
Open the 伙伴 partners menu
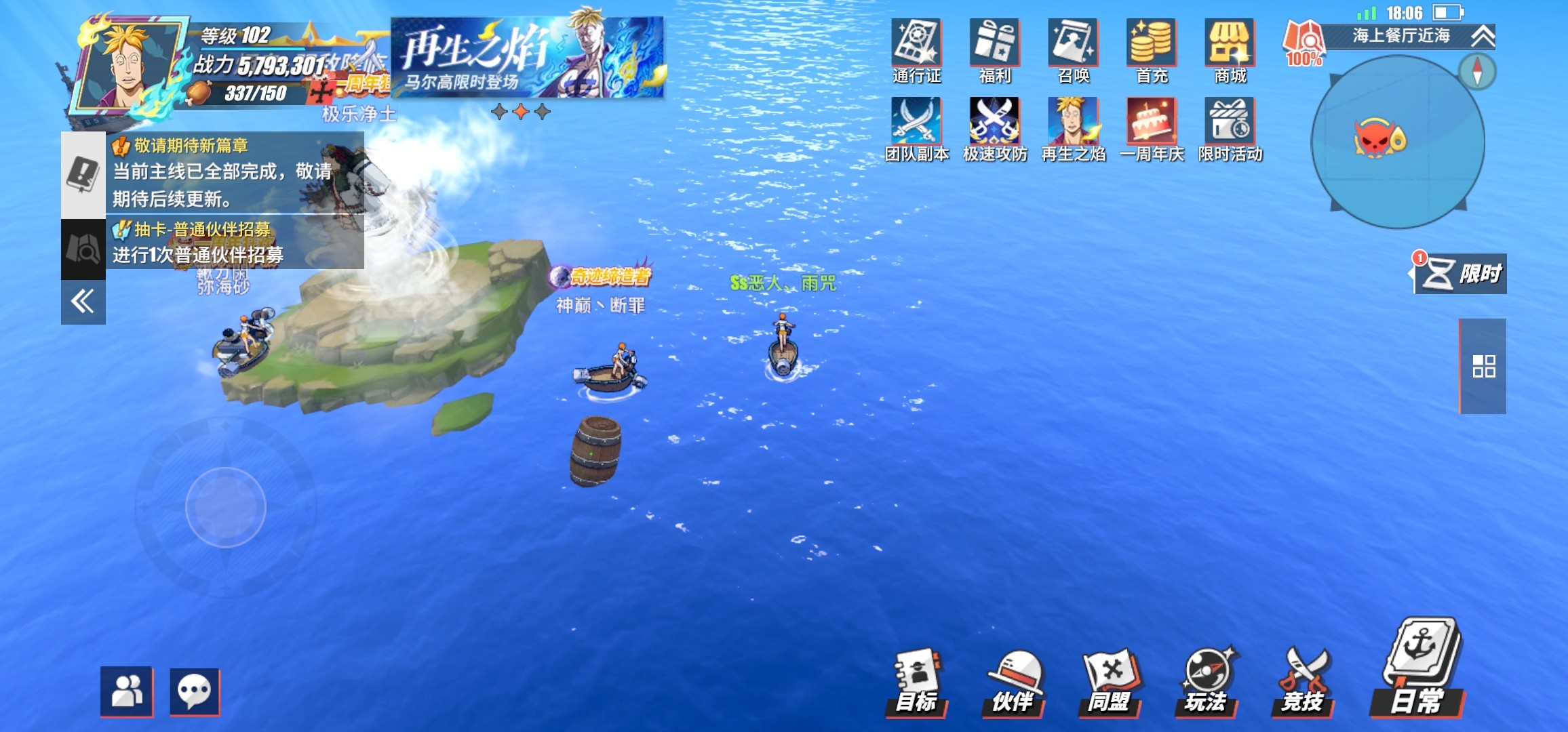click(x=1013, y=683)
